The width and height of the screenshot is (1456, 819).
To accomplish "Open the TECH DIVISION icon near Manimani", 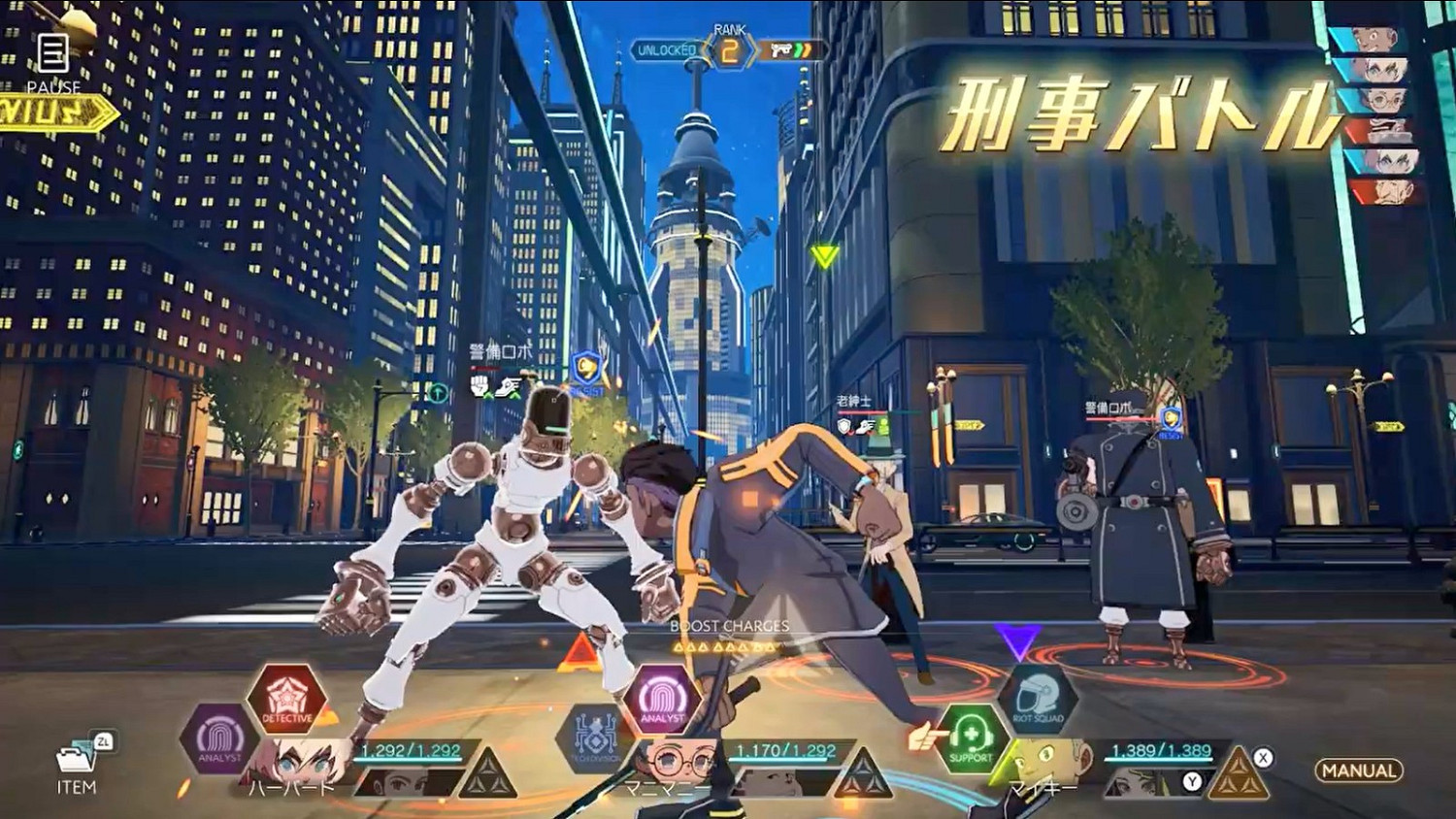I will 594,736.
